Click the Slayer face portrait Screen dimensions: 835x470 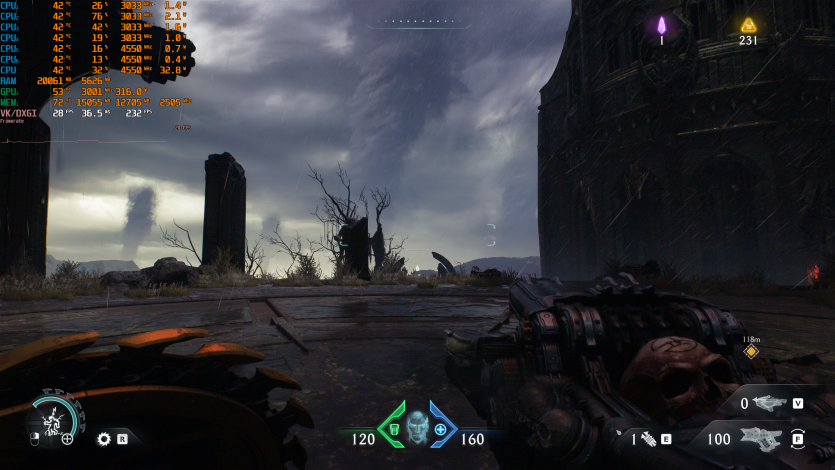(416, 426)
